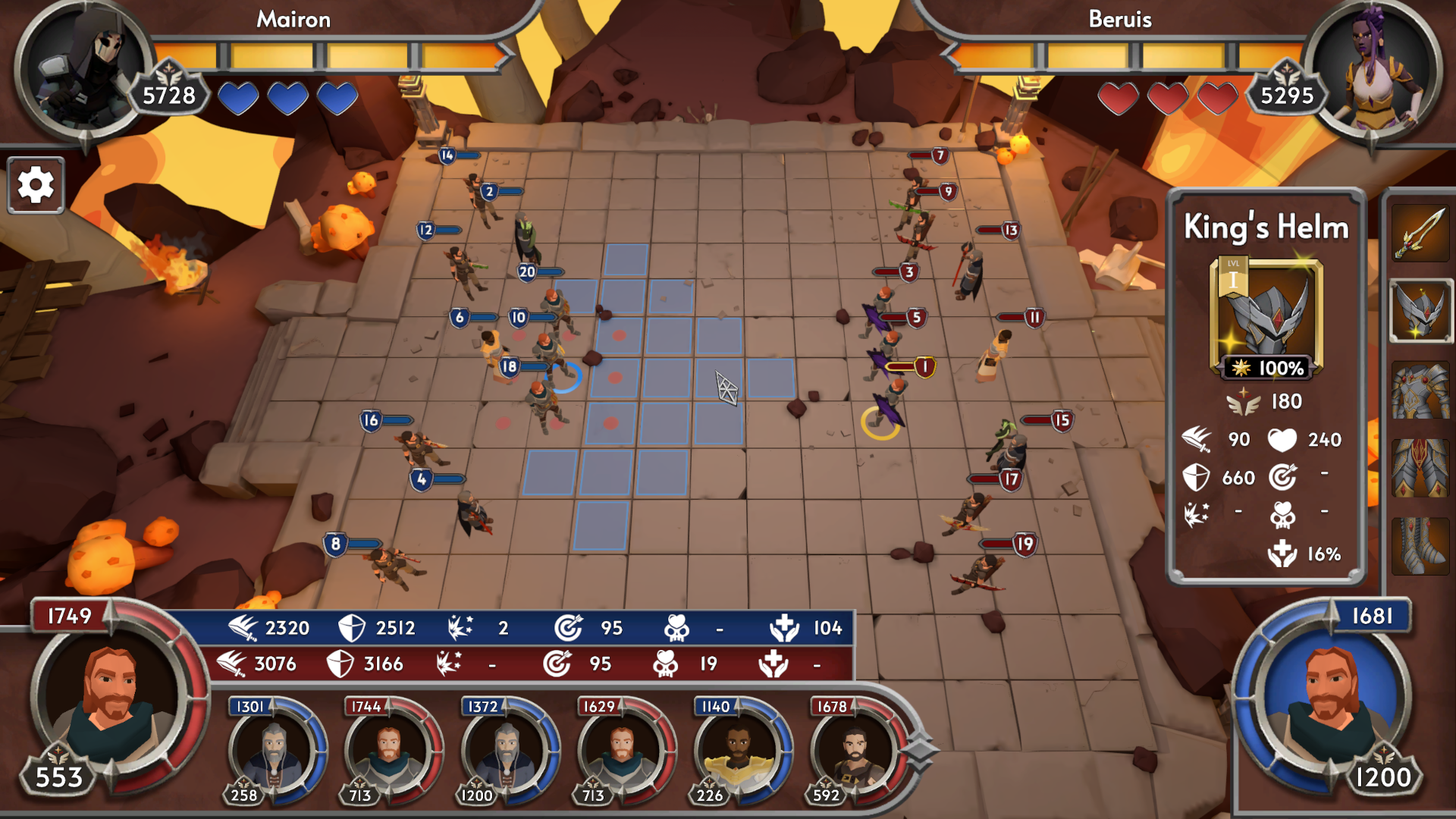The height and width of the screenshot is (819, 1456).
Task: Select the gray-bearded hero with 1200 power
Action: tap(505, 751)
